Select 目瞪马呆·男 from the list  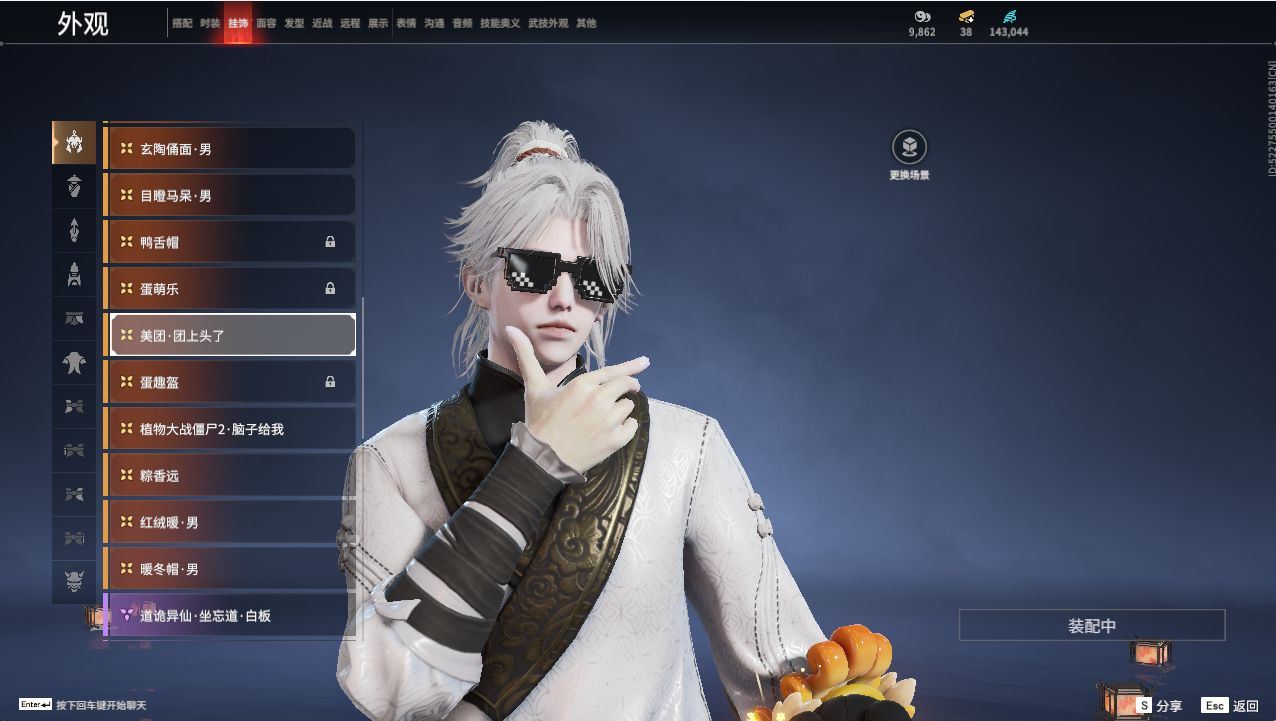tap(230, 196)
